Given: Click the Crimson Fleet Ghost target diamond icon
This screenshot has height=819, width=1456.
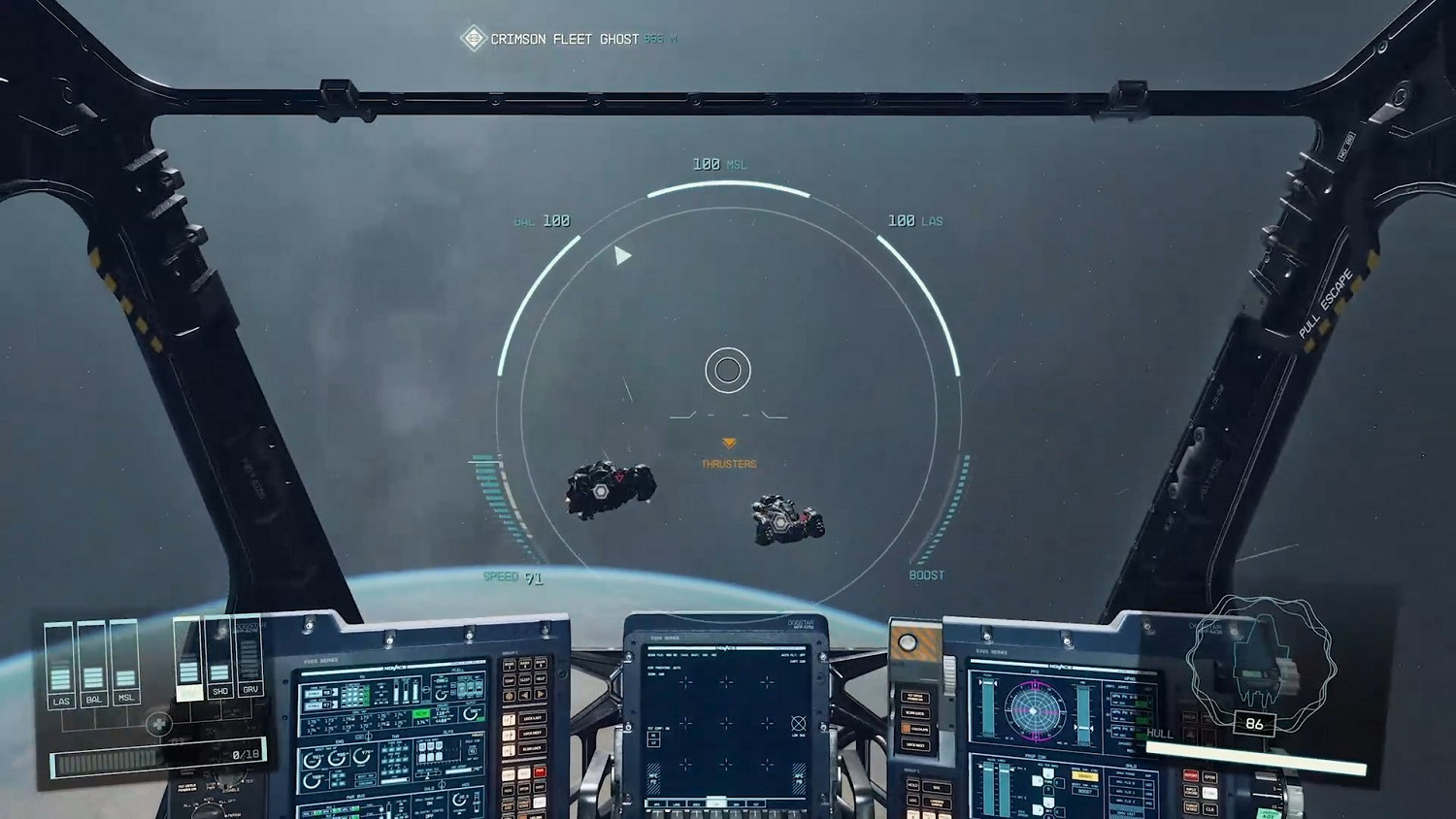Looking at the screenshot, I should [475, 36].
